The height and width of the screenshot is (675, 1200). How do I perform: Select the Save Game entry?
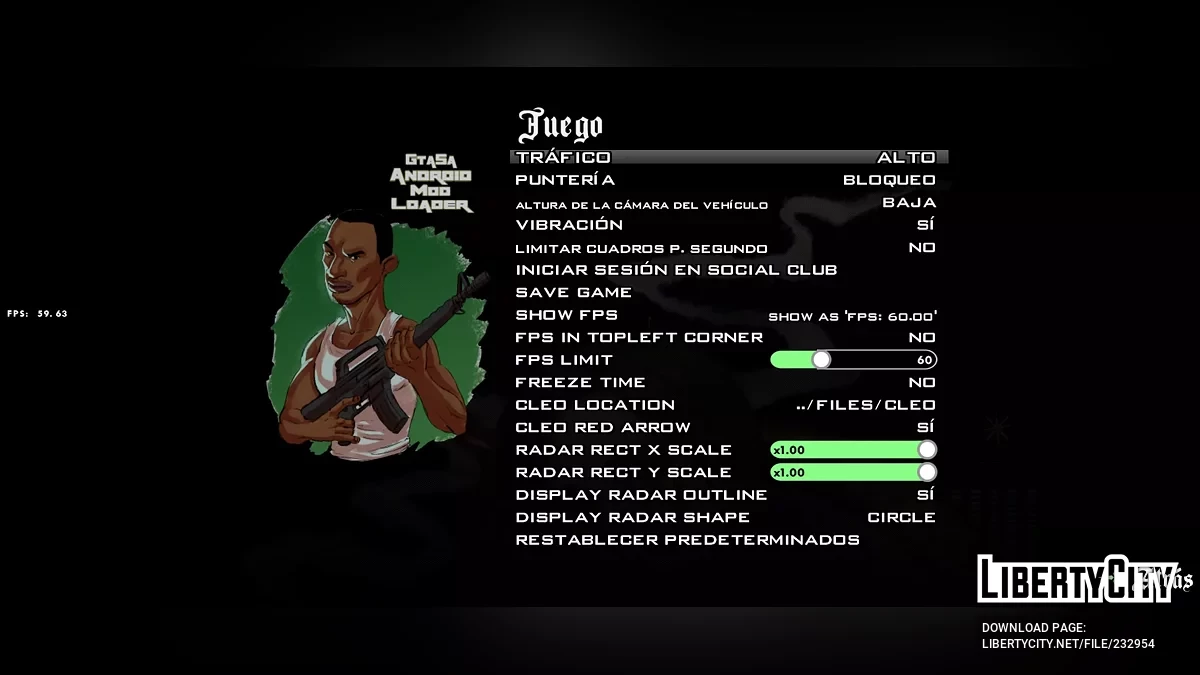(574, 293)
